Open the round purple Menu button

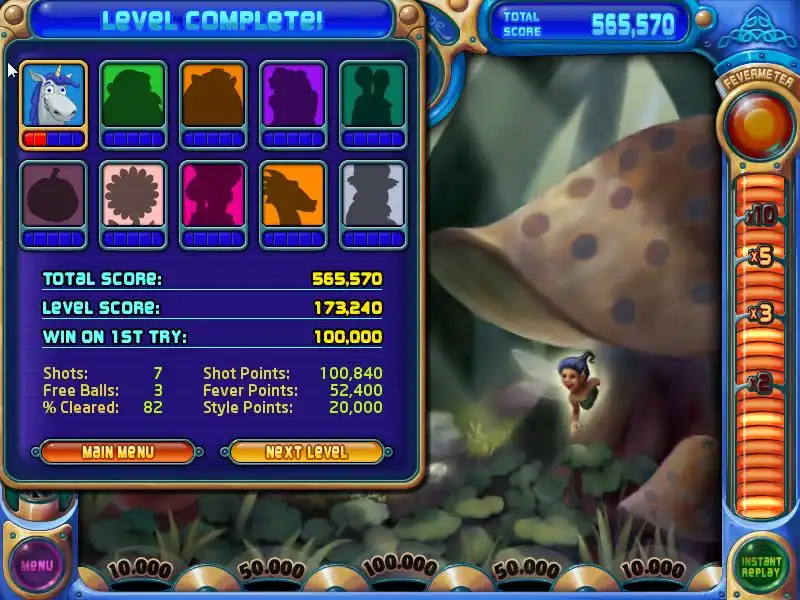pos(37,565)
